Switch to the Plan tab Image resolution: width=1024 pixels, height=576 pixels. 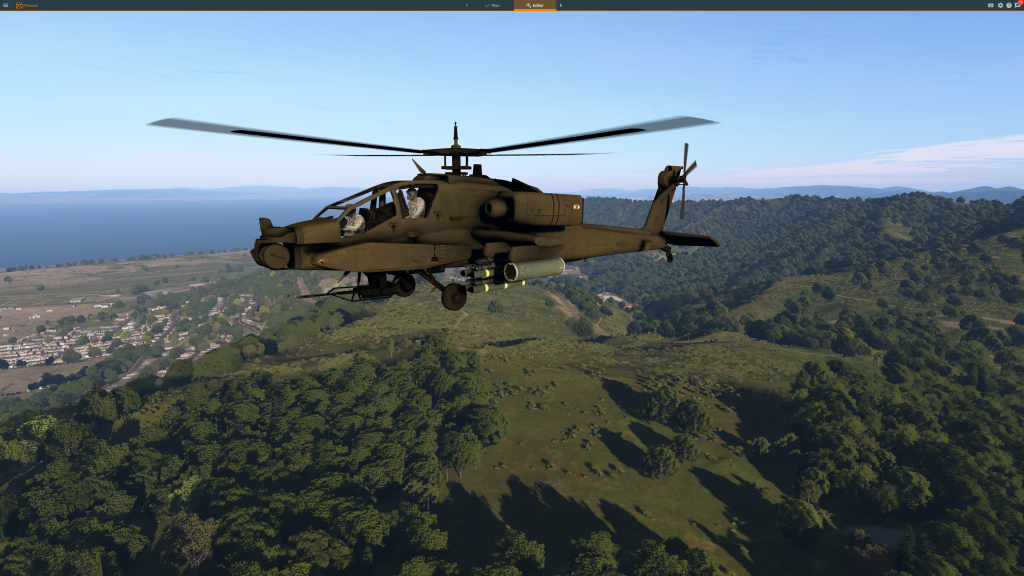492,5
